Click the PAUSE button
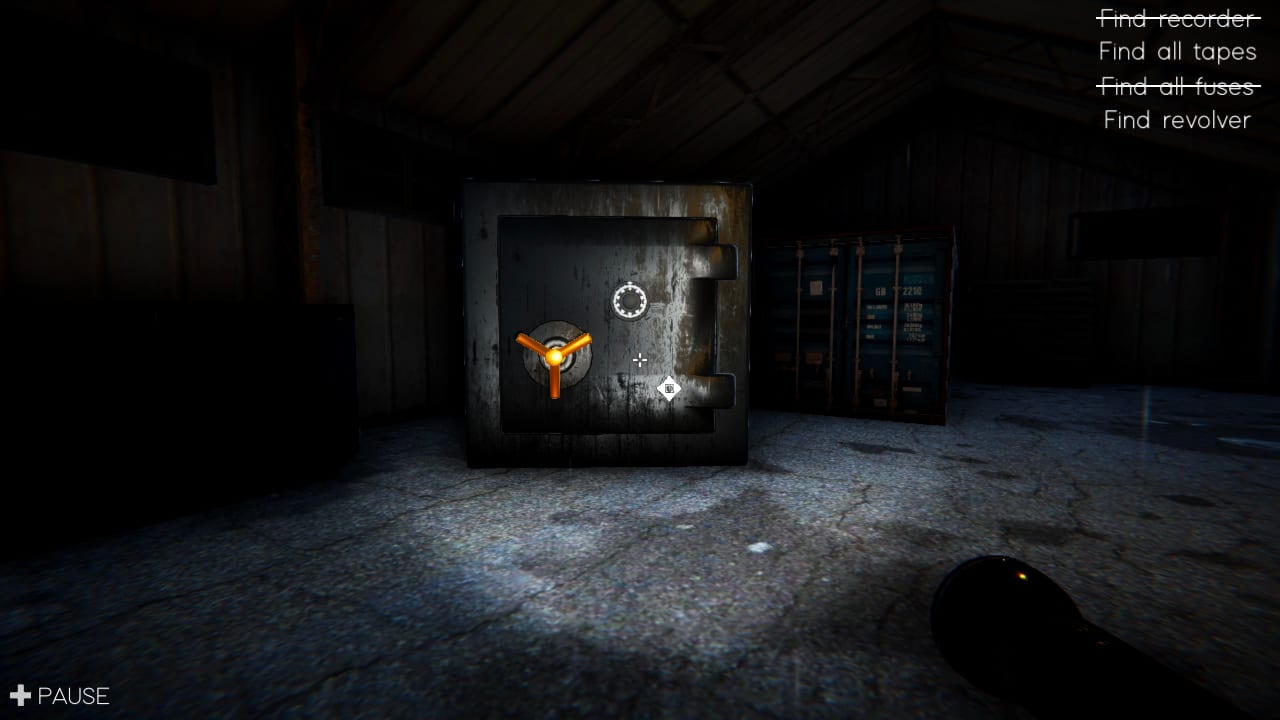 (72, 696)
